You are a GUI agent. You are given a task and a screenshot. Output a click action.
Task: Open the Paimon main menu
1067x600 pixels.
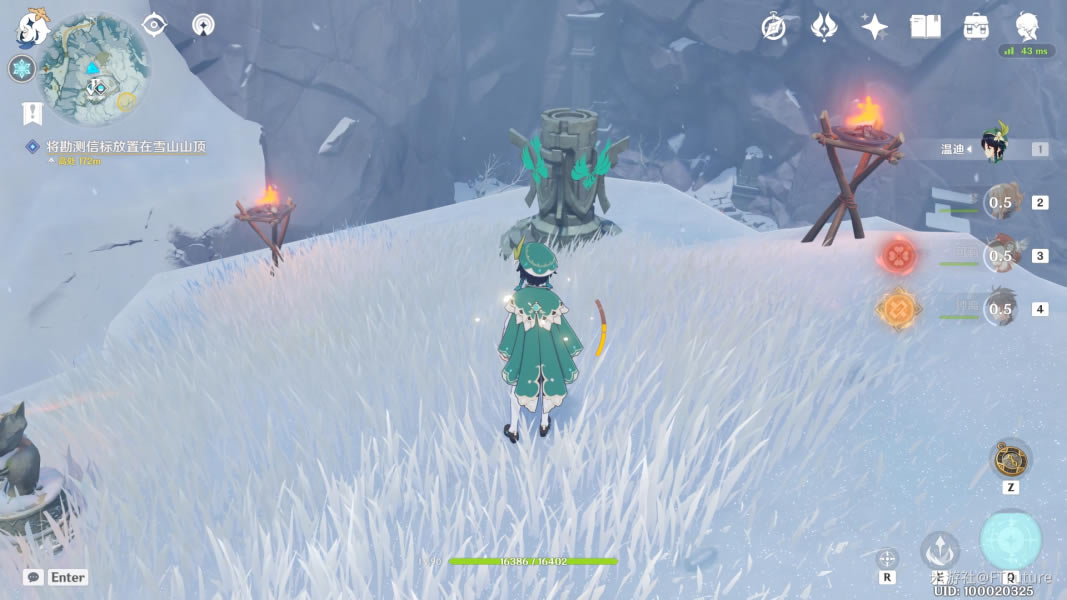pos(33,27)
